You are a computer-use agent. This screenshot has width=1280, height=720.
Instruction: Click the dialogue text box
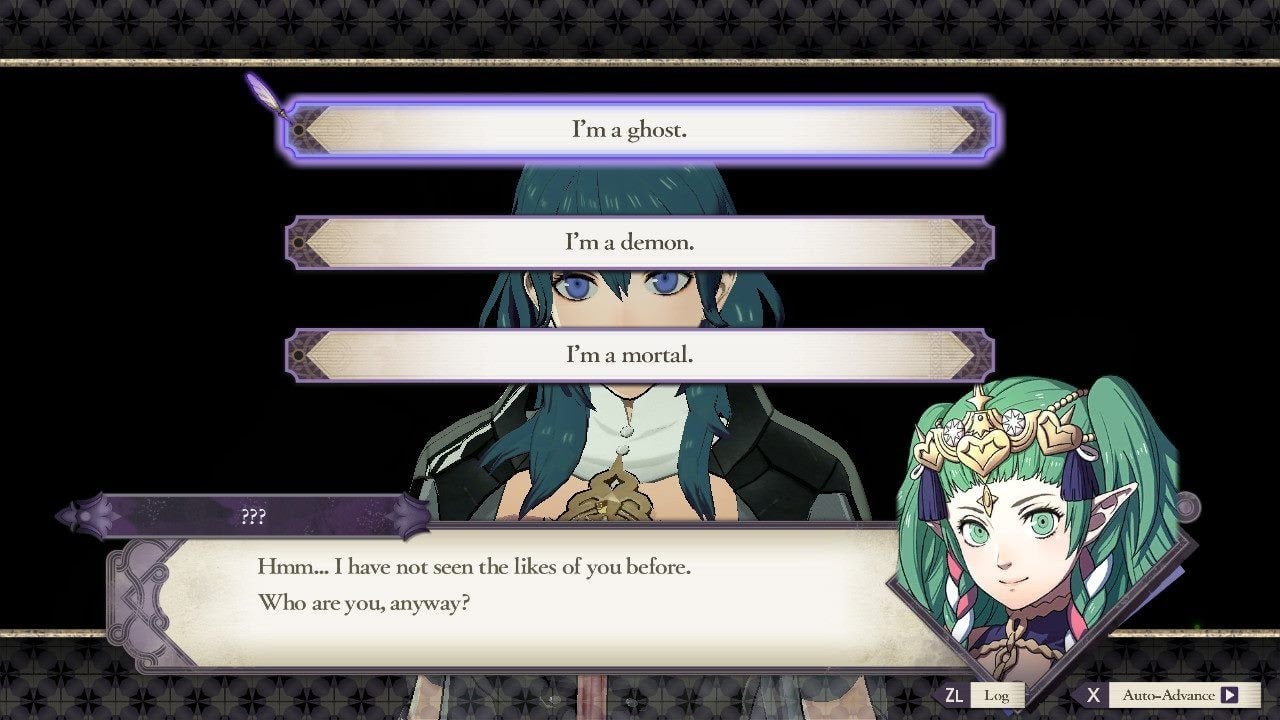[500, 590]
